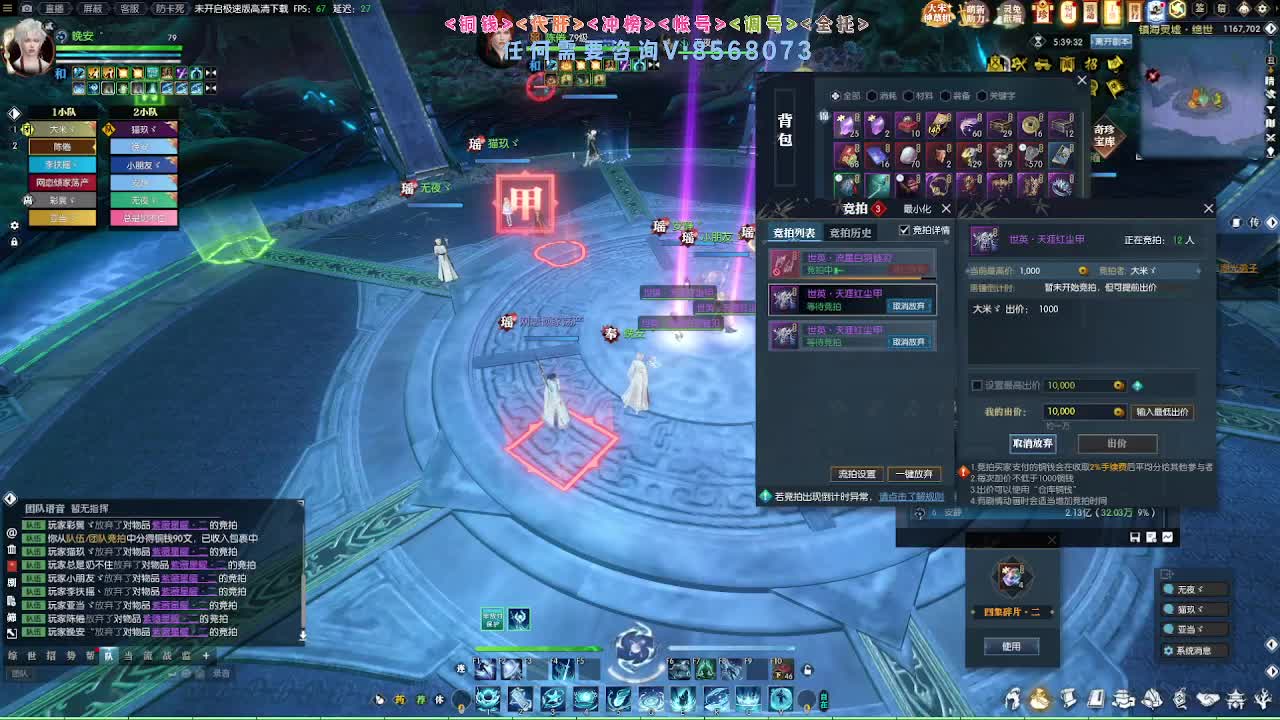Enable the 设置最高出价 checkbox
The width and height of the screenshot is (1280, 720).
(x=976, y=385)
